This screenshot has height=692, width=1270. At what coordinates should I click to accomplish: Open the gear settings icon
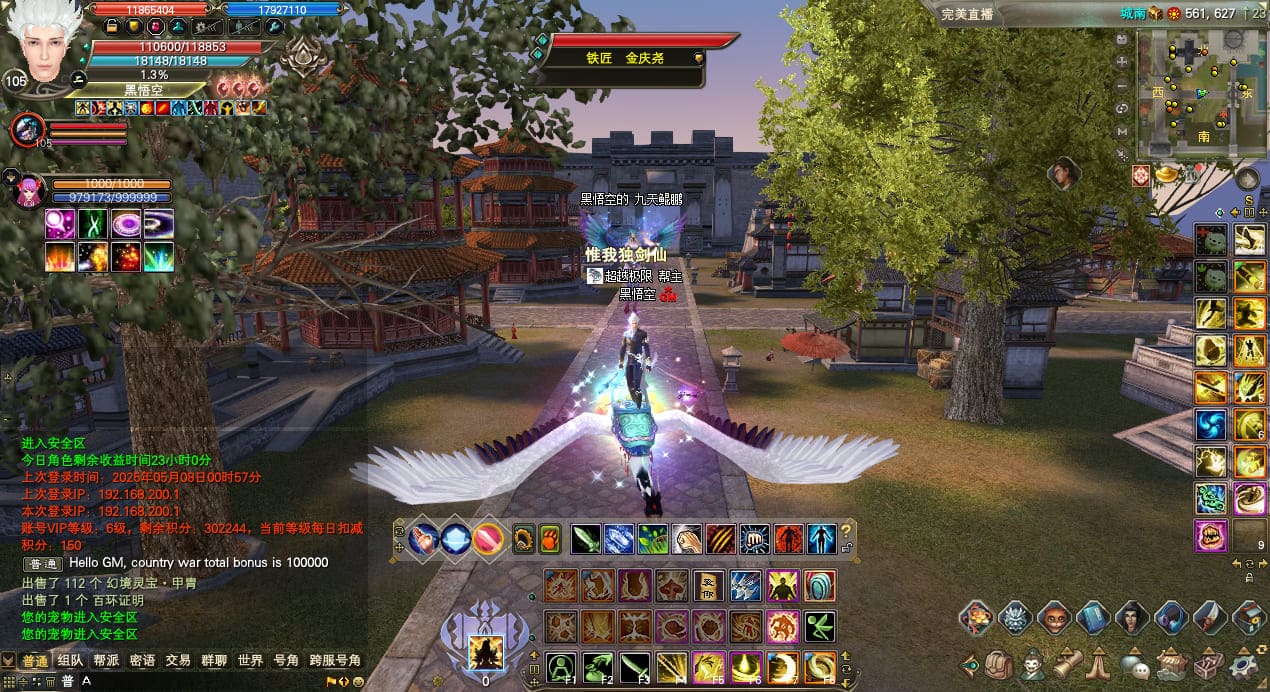(1246, 664)
